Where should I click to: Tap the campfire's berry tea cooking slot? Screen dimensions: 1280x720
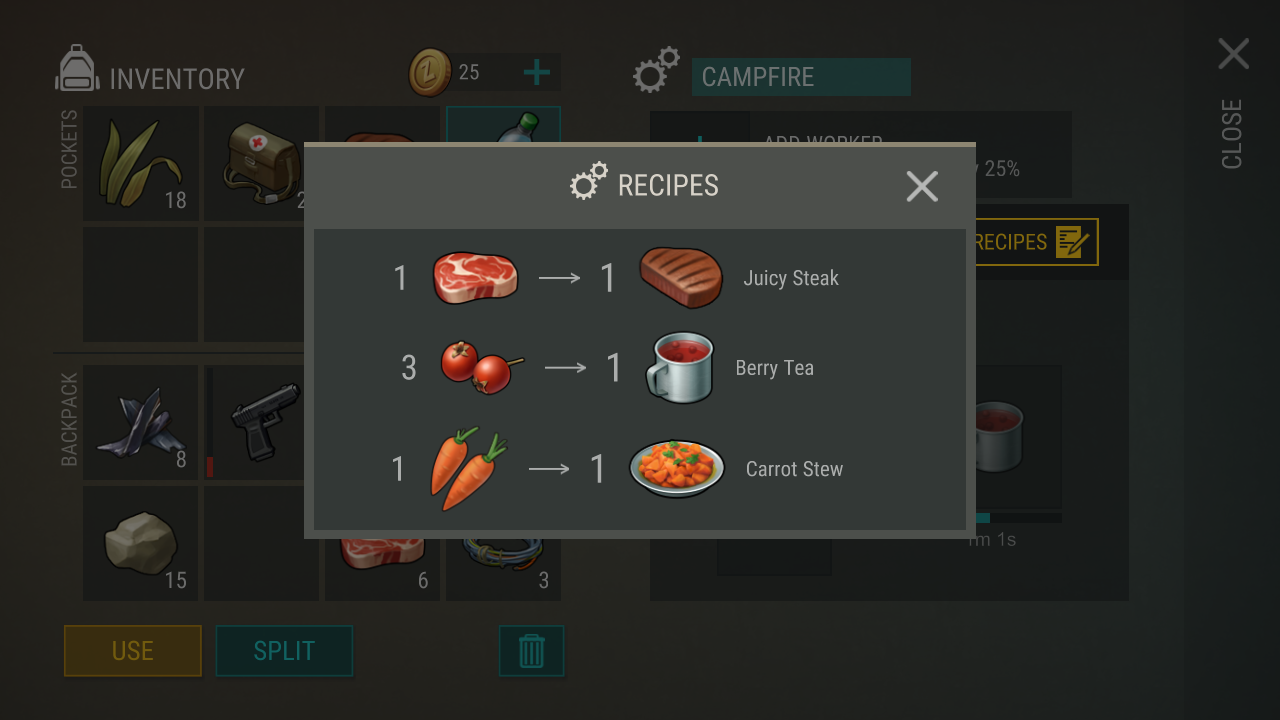(1000, 437)
